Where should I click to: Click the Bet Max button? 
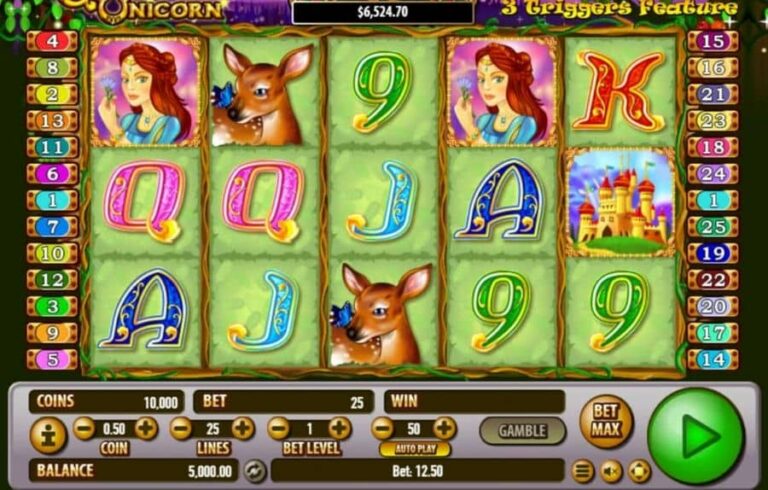click(606, 421)
